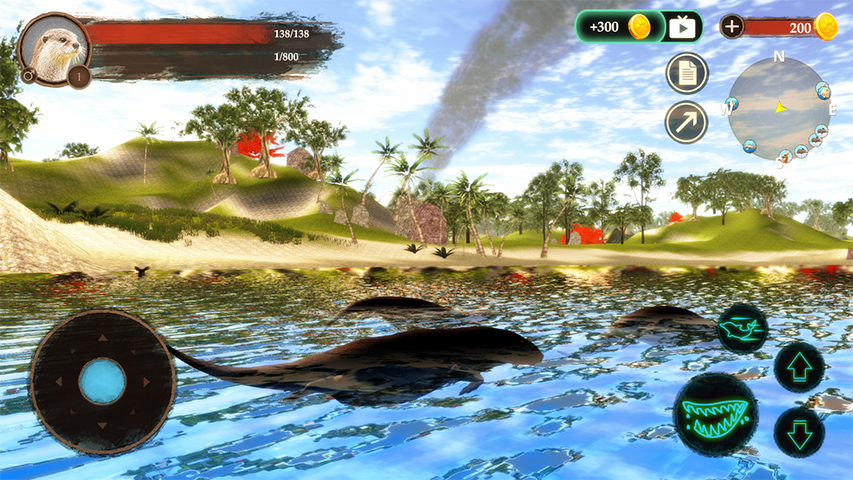
Task: Dive down with the down arrow
Action: pyautogui.click(x=799, y=432)
